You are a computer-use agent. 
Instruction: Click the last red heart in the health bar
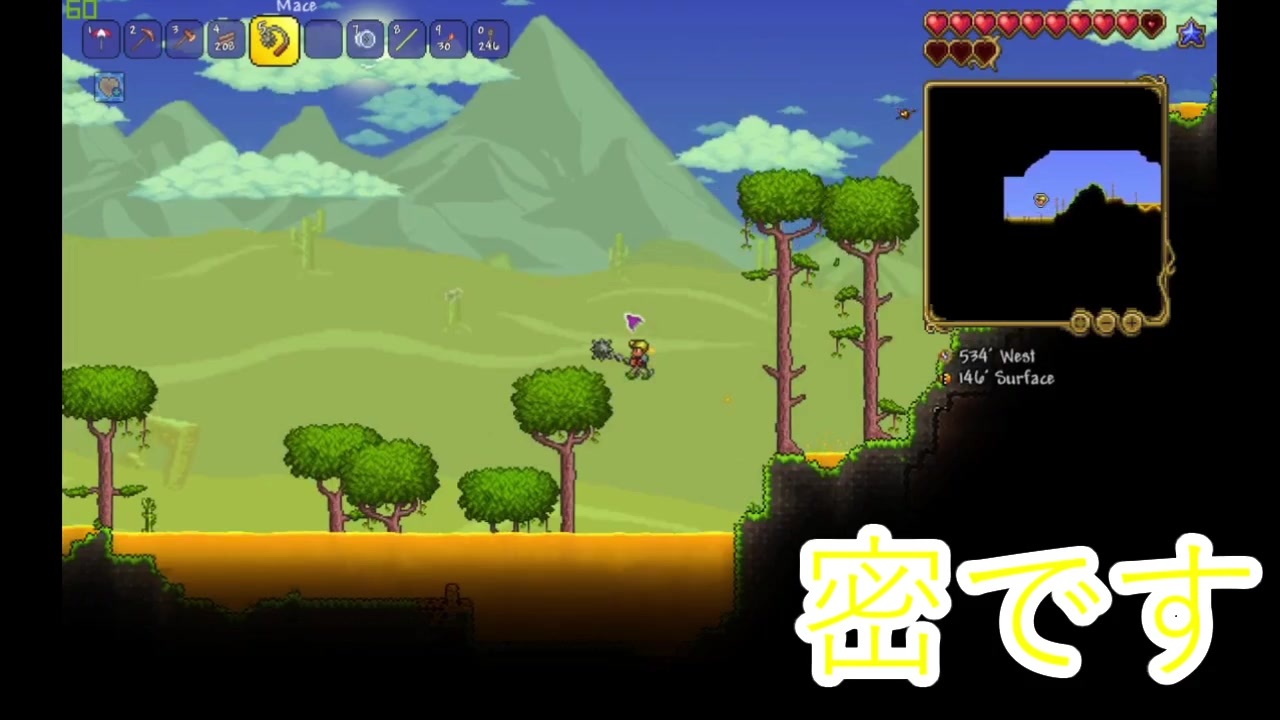[1152, 23]
